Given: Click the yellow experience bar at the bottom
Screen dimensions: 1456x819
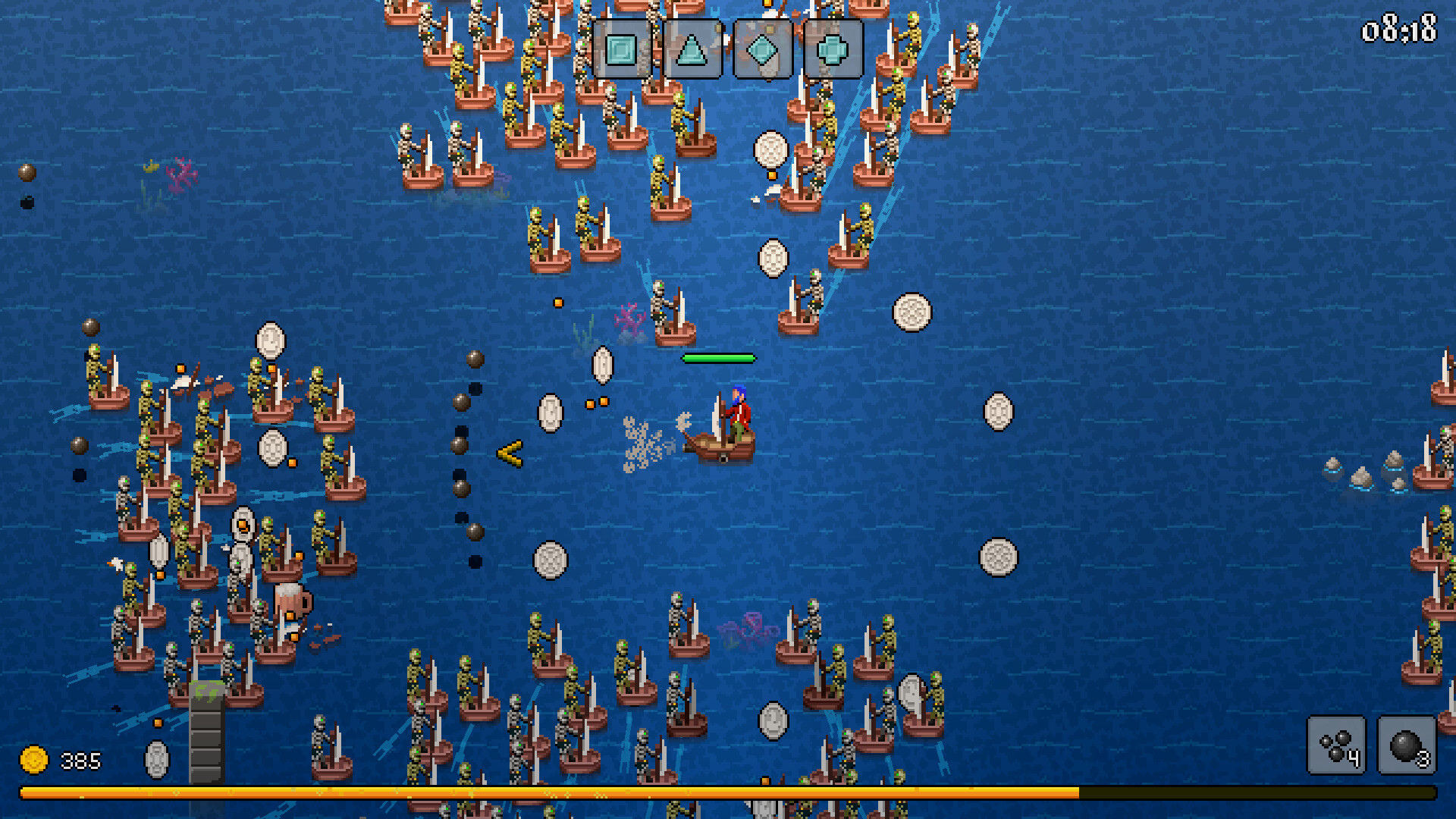Looking at the screenshot, I should click(x=531, y=792).
